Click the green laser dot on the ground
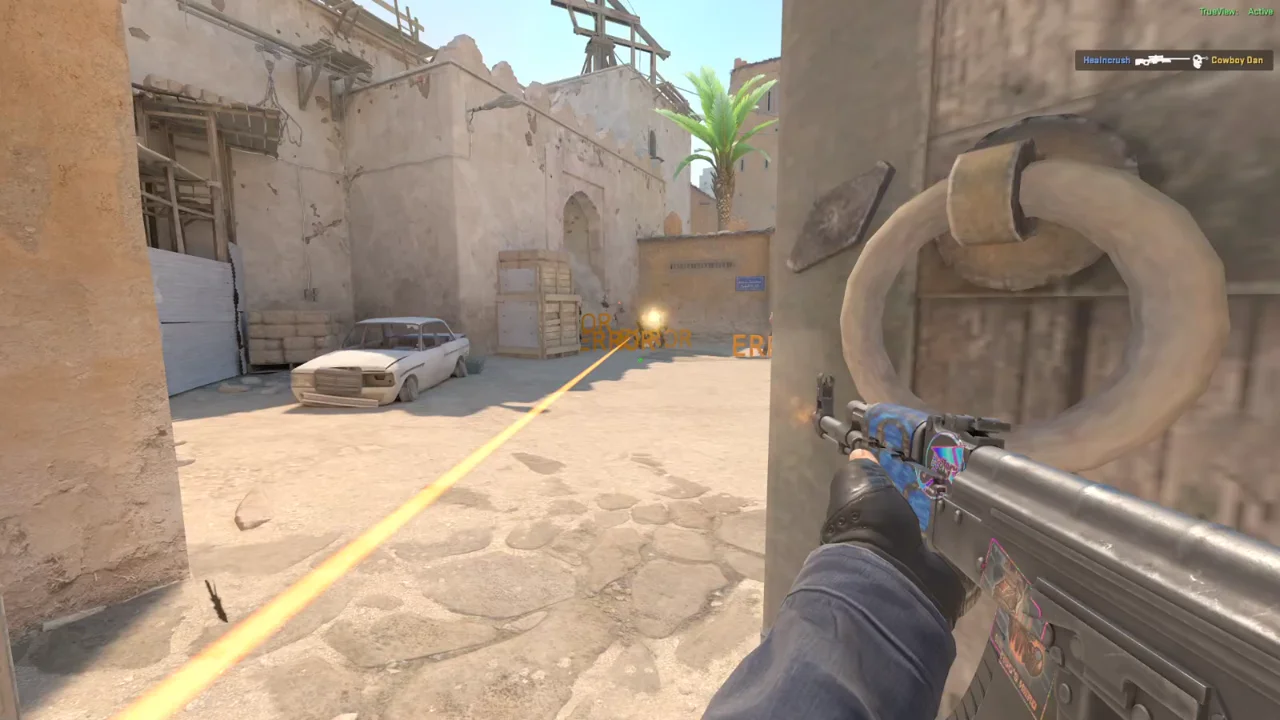This screenshot has height=720, width=1280. tap(640, 359)
